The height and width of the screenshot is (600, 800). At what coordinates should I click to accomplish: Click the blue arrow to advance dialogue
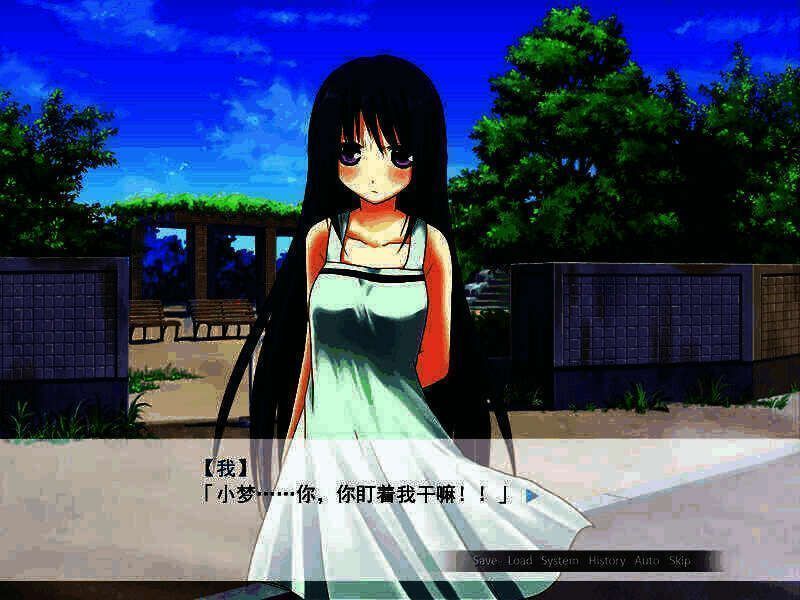point(532,494)
